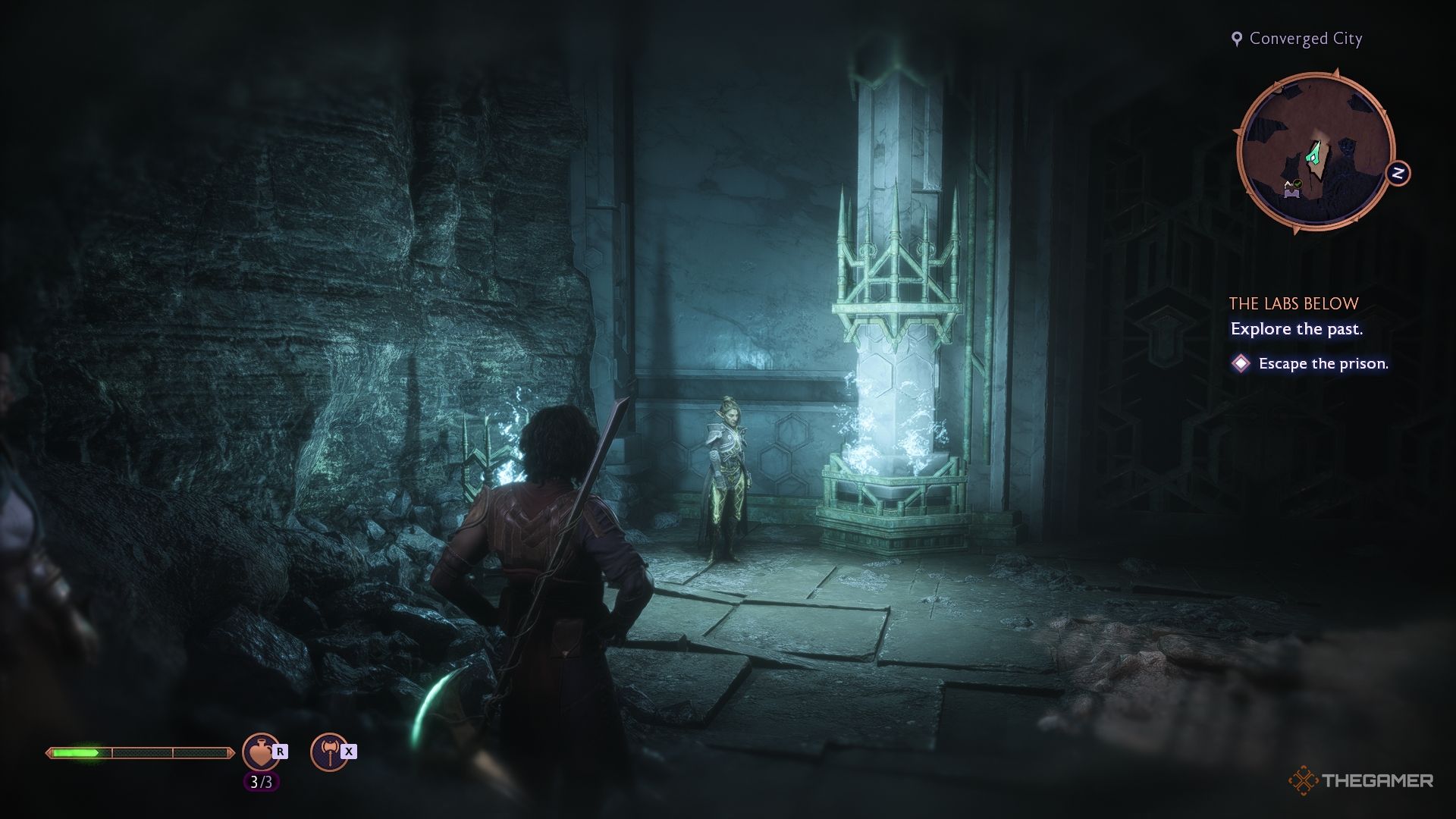
Task: Select the camp icon on the minimap
Action: pos(1291,191)
